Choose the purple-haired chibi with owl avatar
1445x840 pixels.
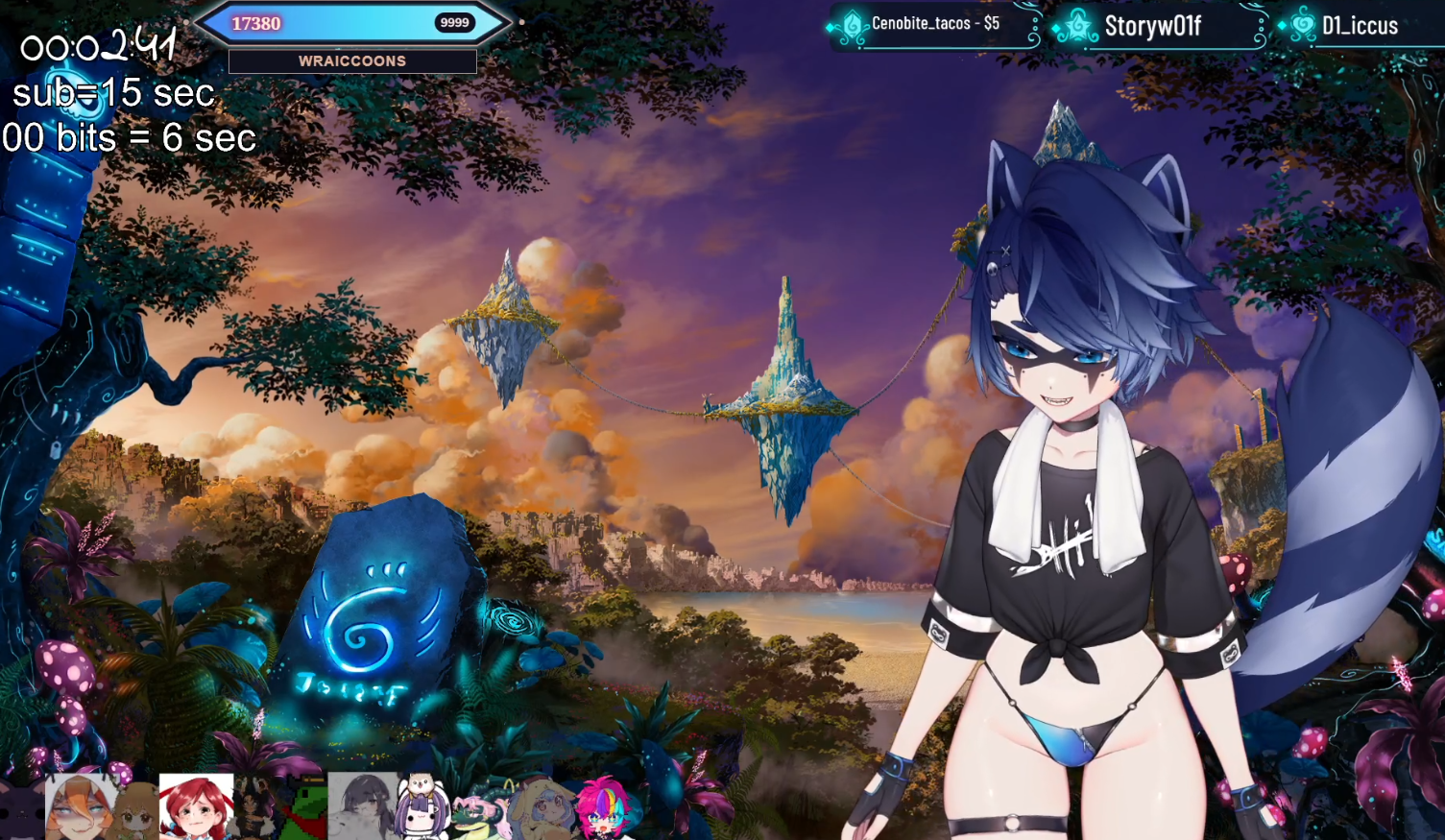[422, 808]
